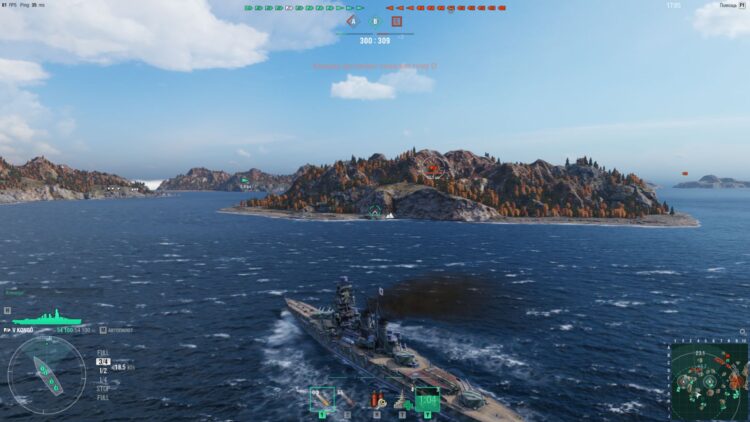Click the ship compass turret indicator
Screen dimensions: 750x422
click(x=46, y=375)
